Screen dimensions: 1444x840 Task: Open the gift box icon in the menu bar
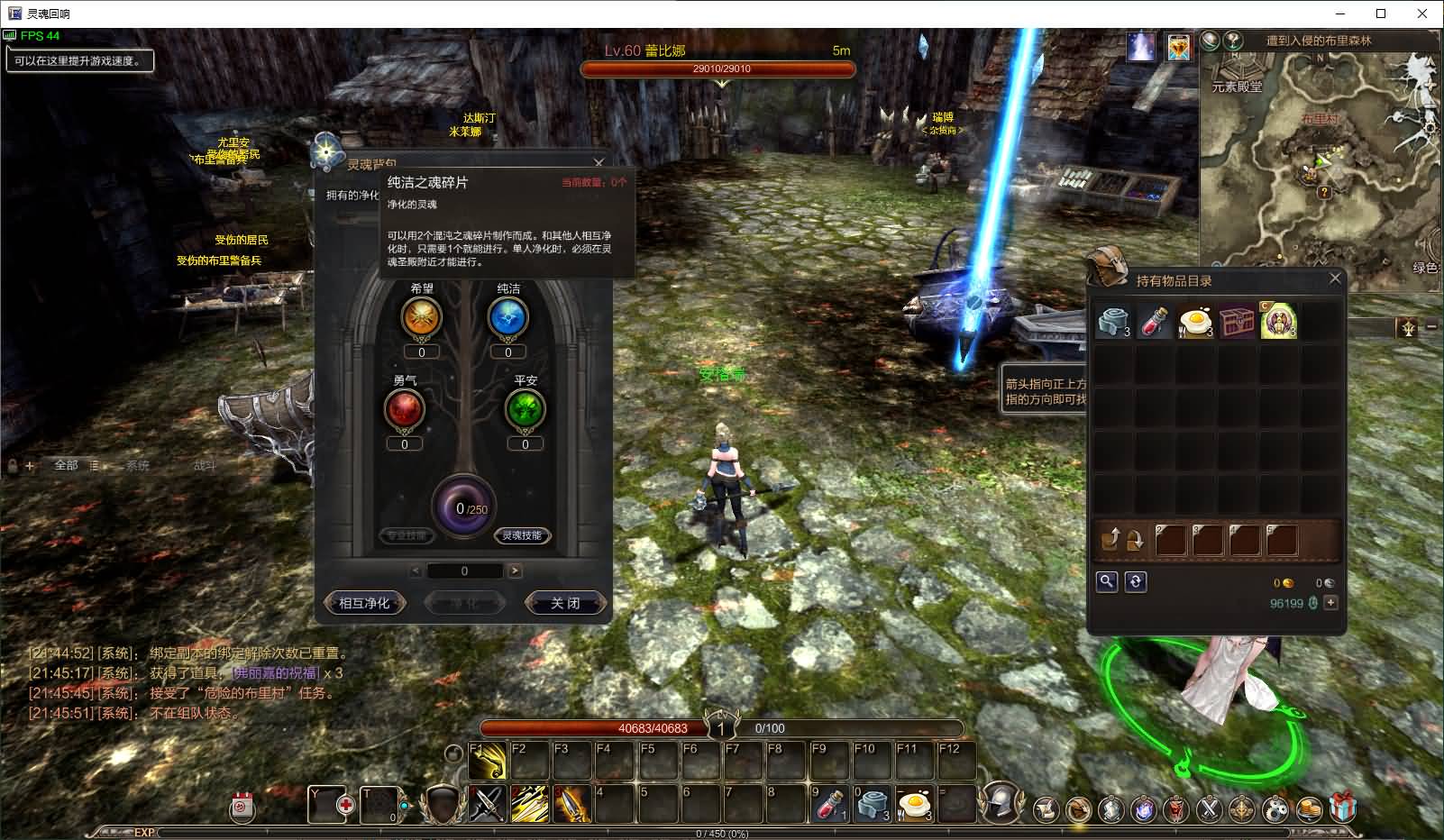[1343, 807]
